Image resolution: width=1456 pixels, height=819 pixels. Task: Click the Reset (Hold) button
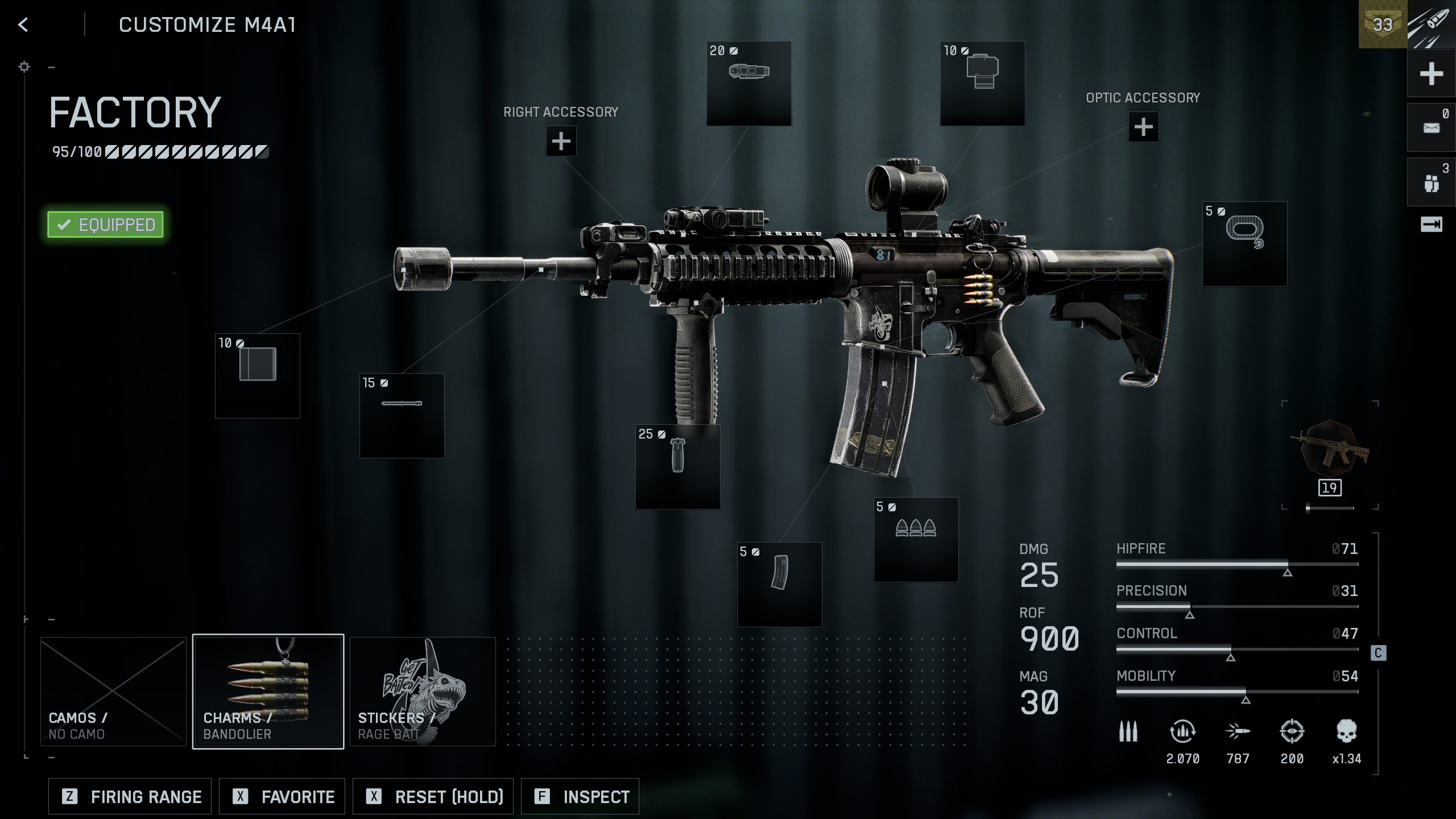[433, 796]
